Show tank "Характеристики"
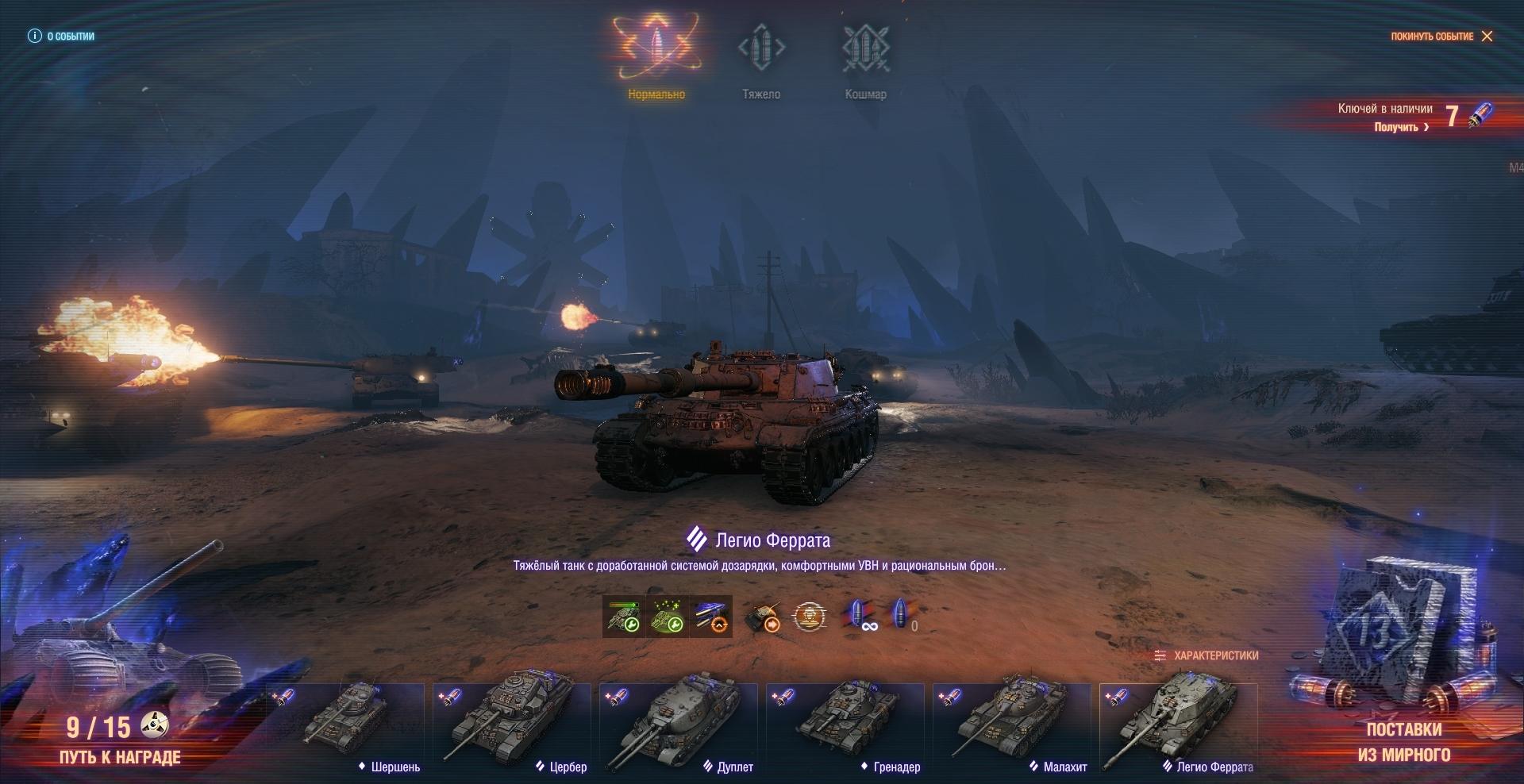This screenshot has width=1524, height=784. coord(1206,655)
